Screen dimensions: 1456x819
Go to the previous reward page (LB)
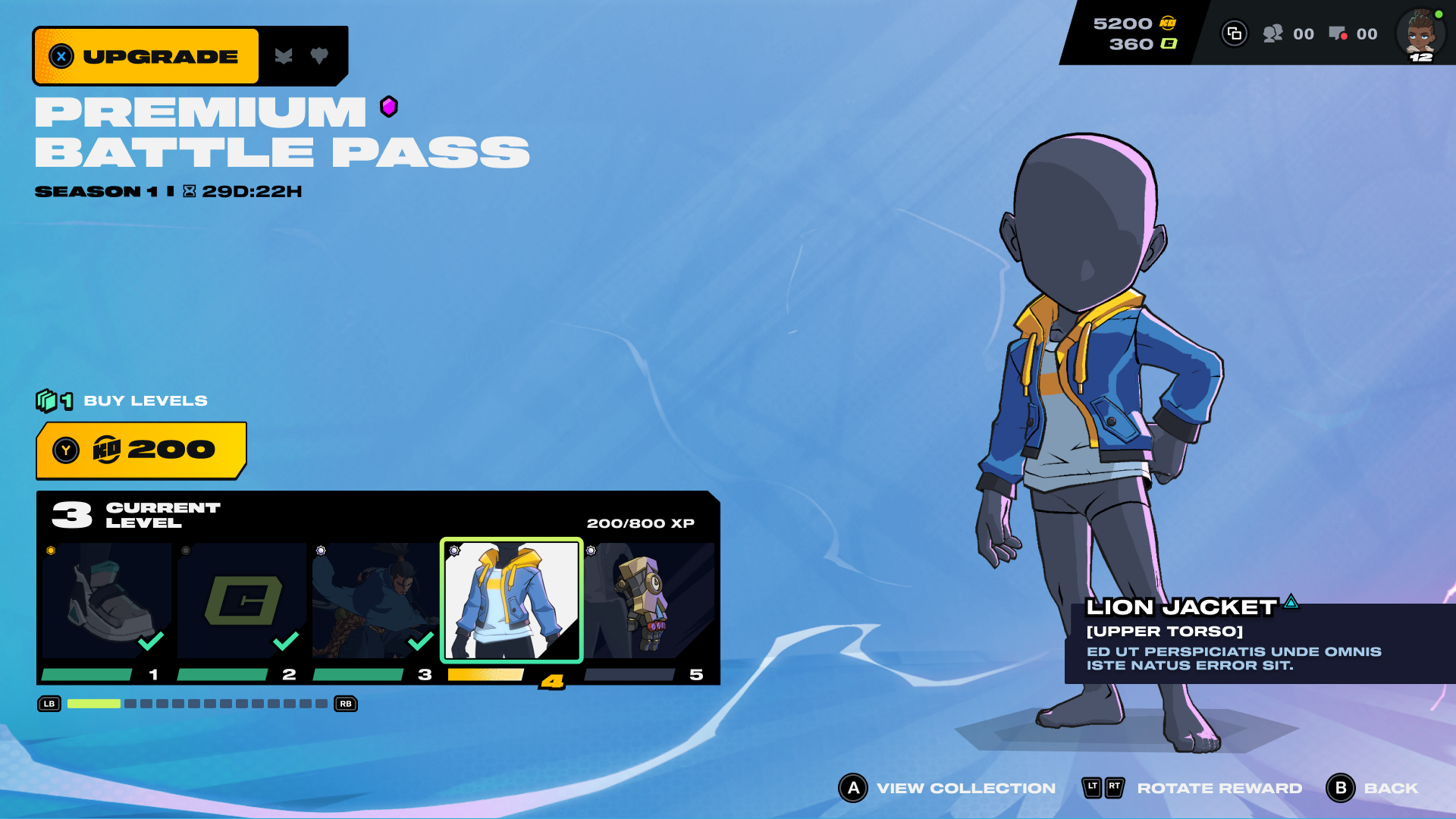pyautogui.click(x=49, y=704)
